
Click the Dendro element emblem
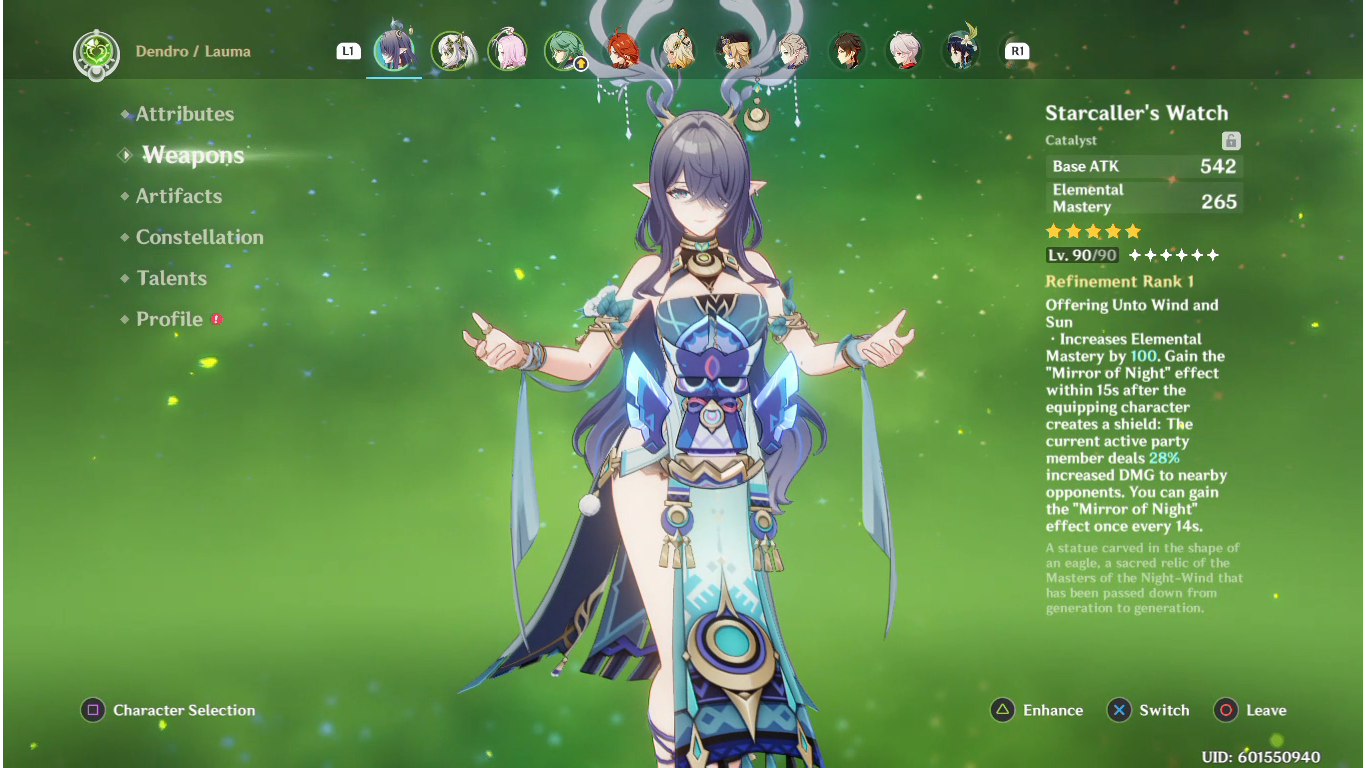[96, 54]
